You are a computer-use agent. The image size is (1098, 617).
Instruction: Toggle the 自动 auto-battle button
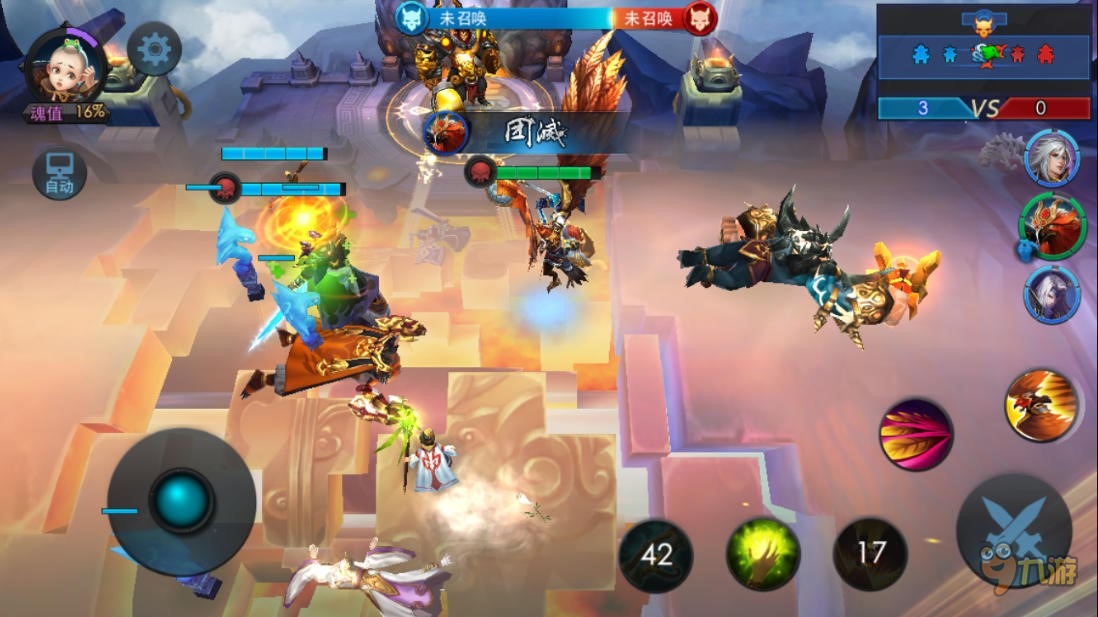59,173
